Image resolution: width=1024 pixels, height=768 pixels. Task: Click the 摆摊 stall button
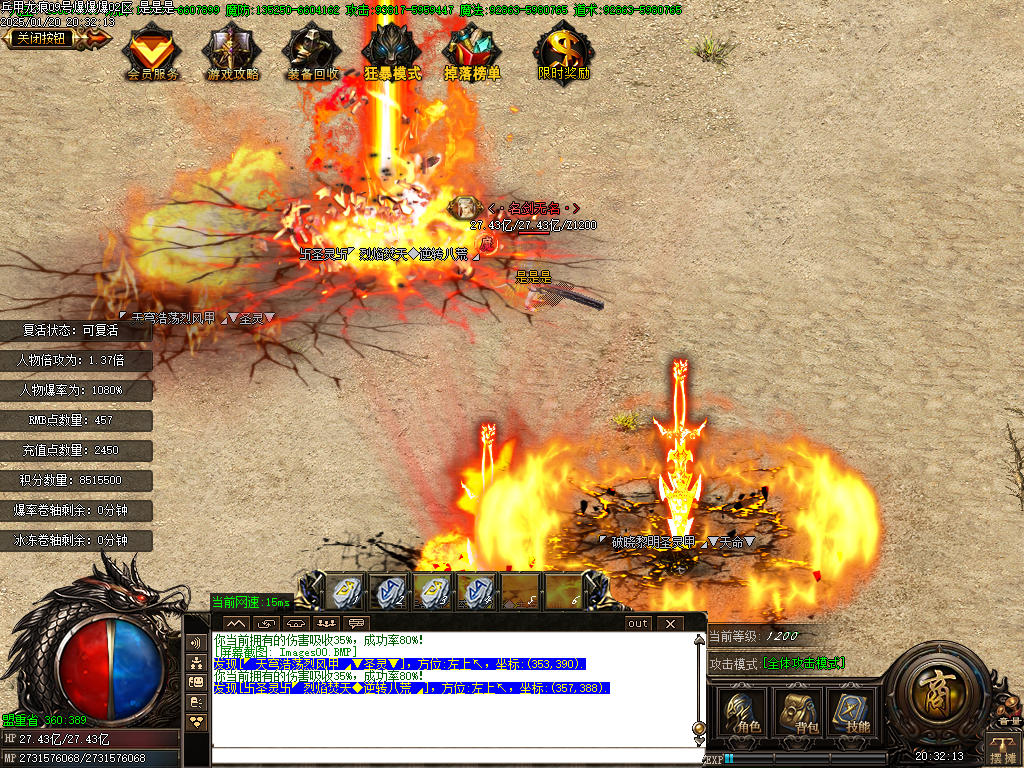coord(1002,749)
